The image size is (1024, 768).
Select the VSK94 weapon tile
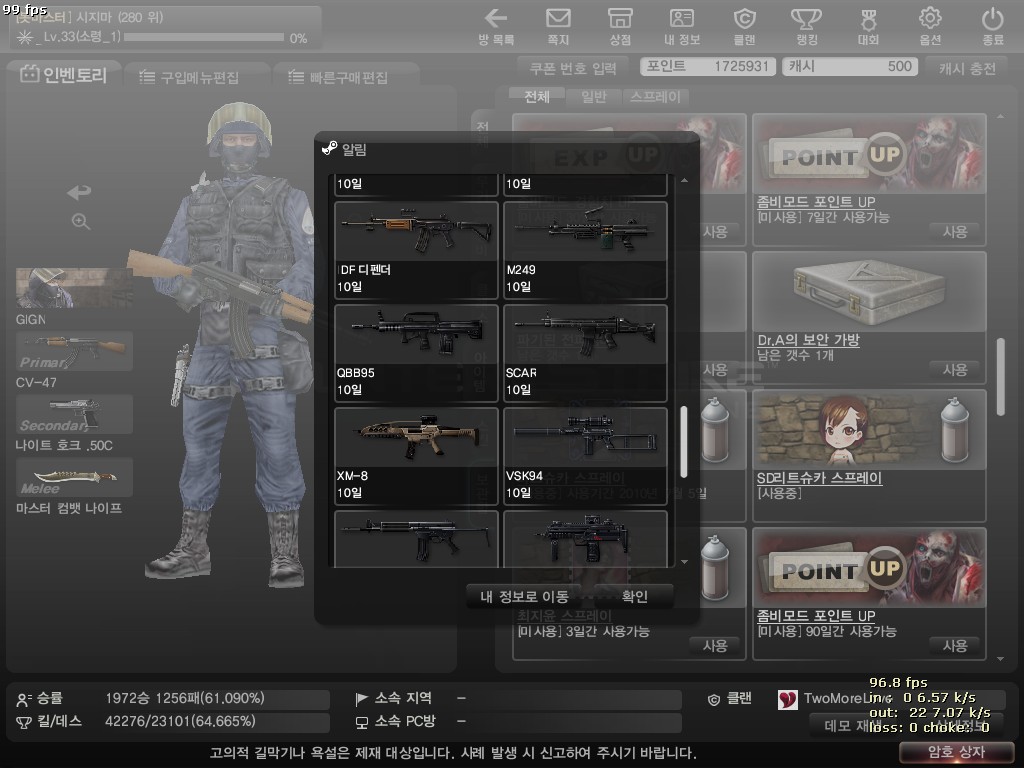(x=585, y=456)
